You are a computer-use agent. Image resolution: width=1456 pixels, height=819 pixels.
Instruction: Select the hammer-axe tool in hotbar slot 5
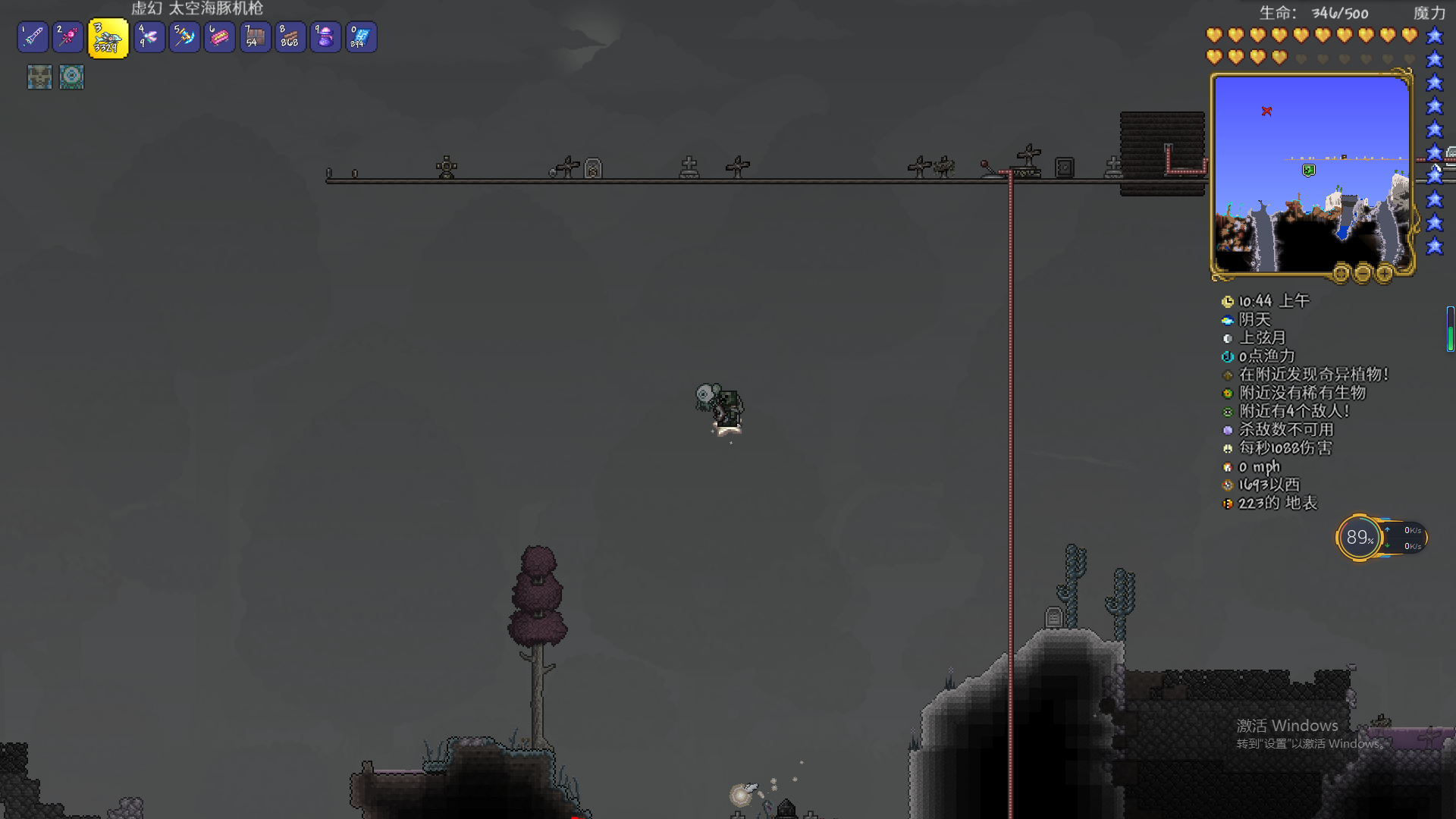(184, 37)
